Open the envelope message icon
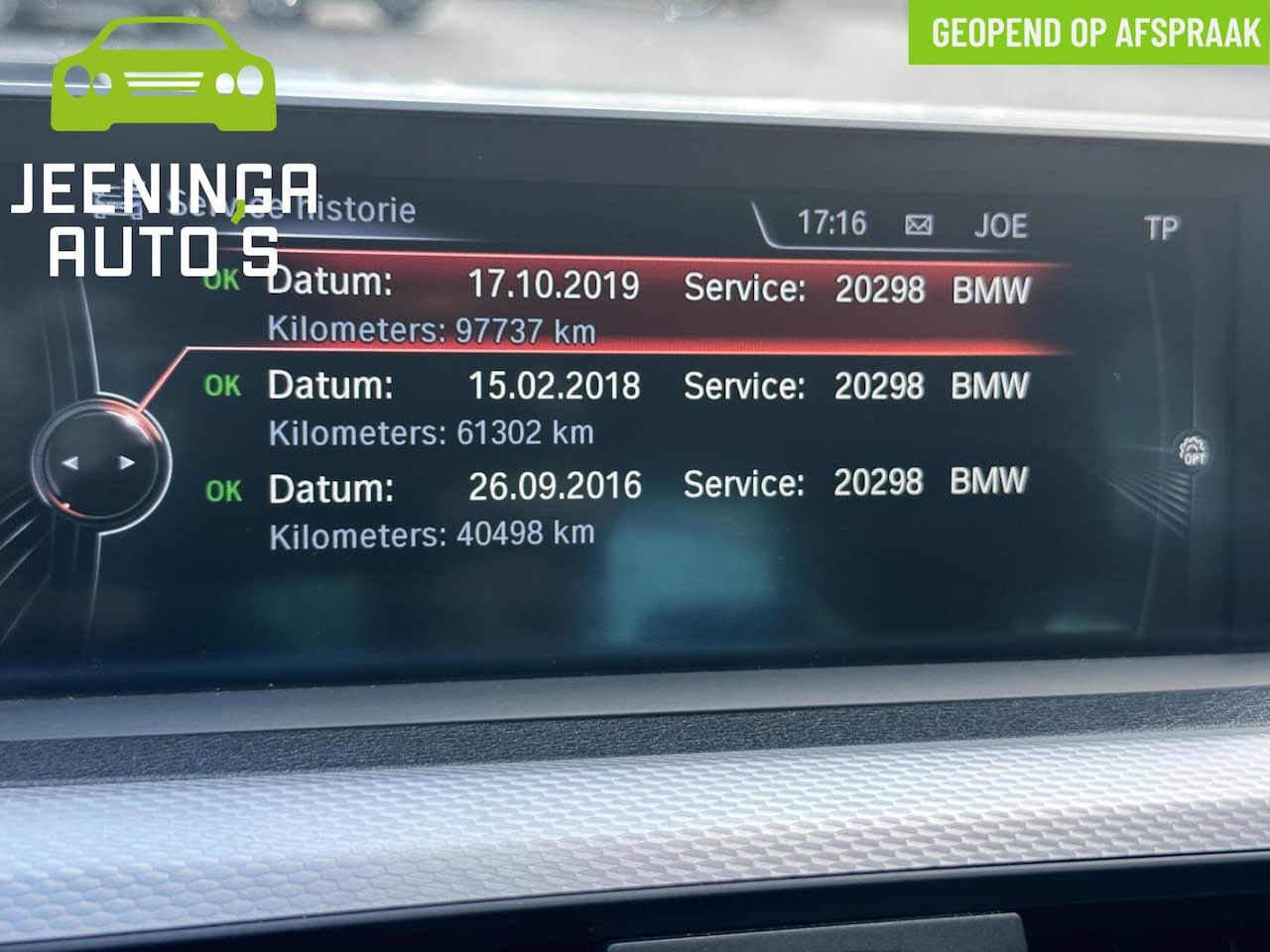The image size is (1270, 952). click(919, 225)
